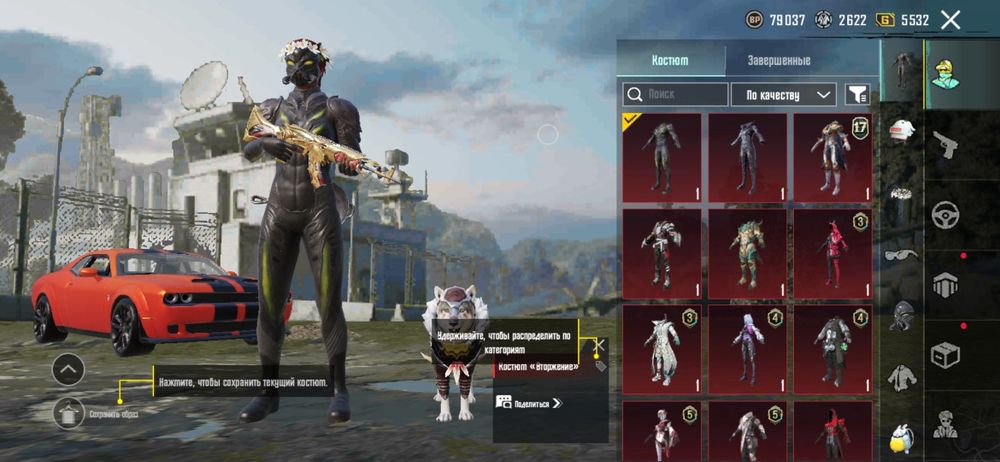
Task: Select the white robed costume tile
Action: pyautogui.click(x=662, y=350)
